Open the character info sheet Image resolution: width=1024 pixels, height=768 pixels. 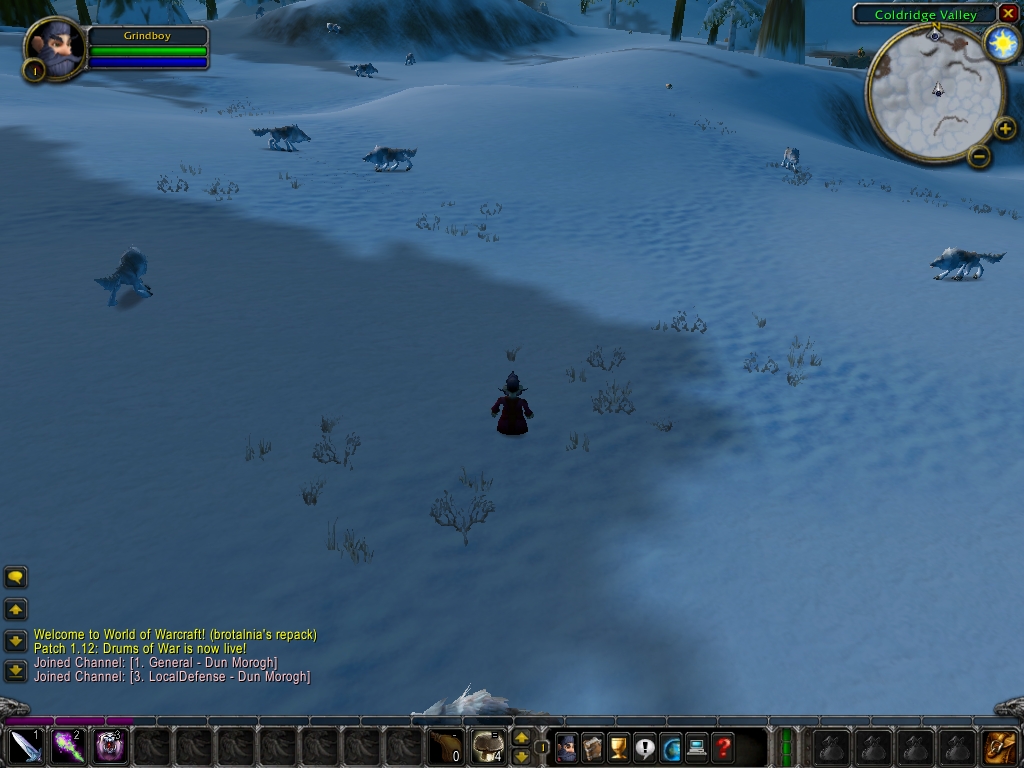[x=567, y=747]
